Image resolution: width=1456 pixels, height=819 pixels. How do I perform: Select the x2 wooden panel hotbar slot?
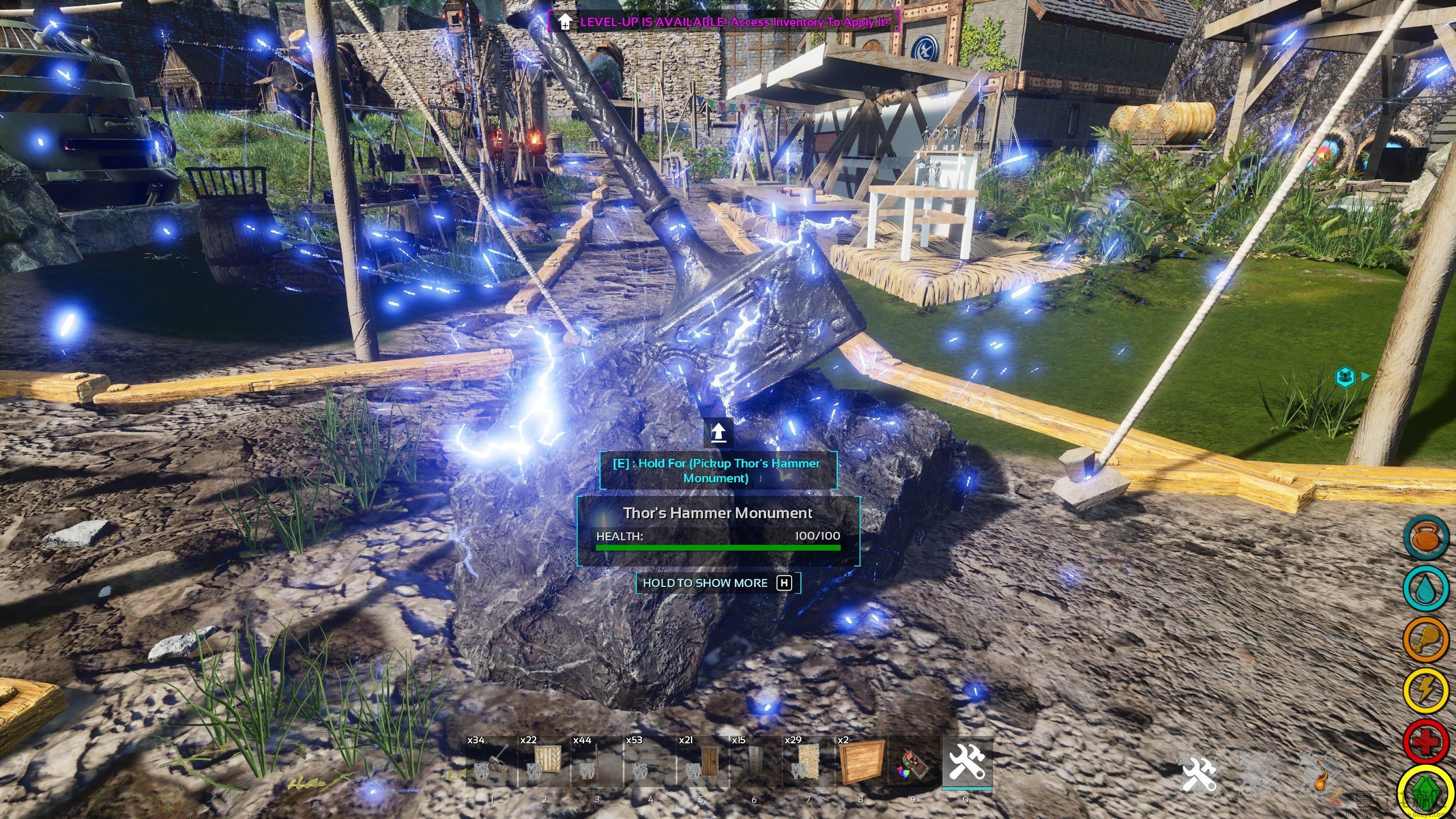pos(861,762)
